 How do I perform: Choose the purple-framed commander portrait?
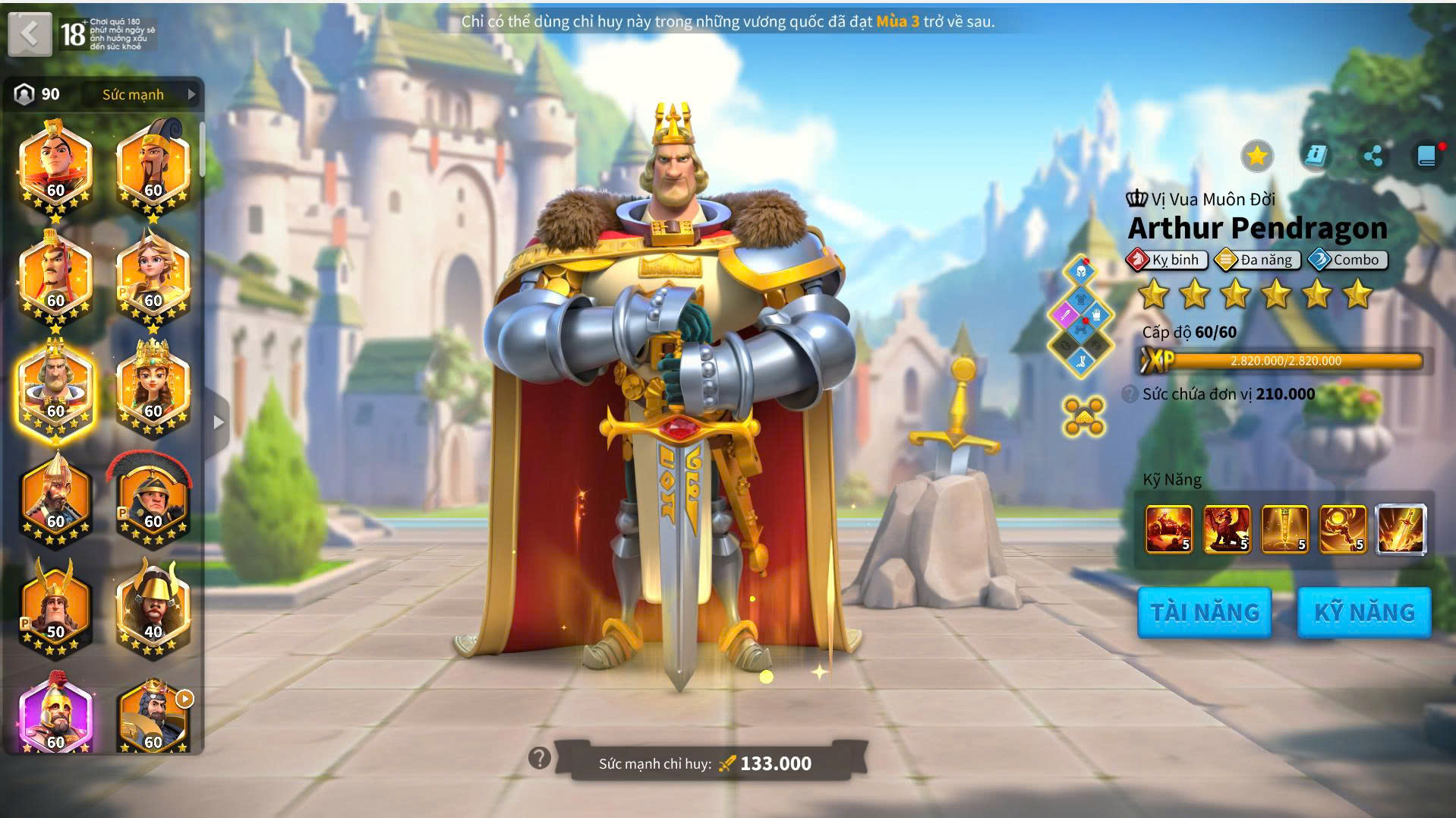55,714
